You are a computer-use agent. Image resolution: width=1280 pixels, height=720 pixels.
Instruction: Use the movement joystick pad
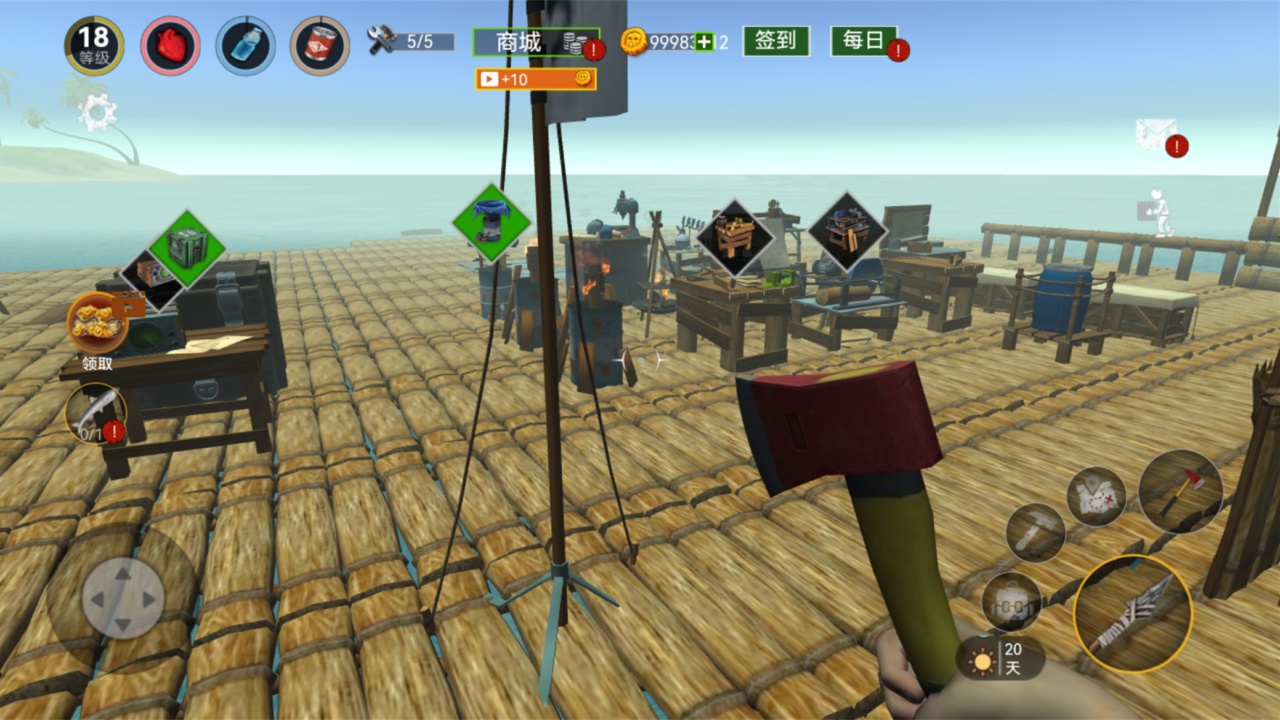[122, 598]
